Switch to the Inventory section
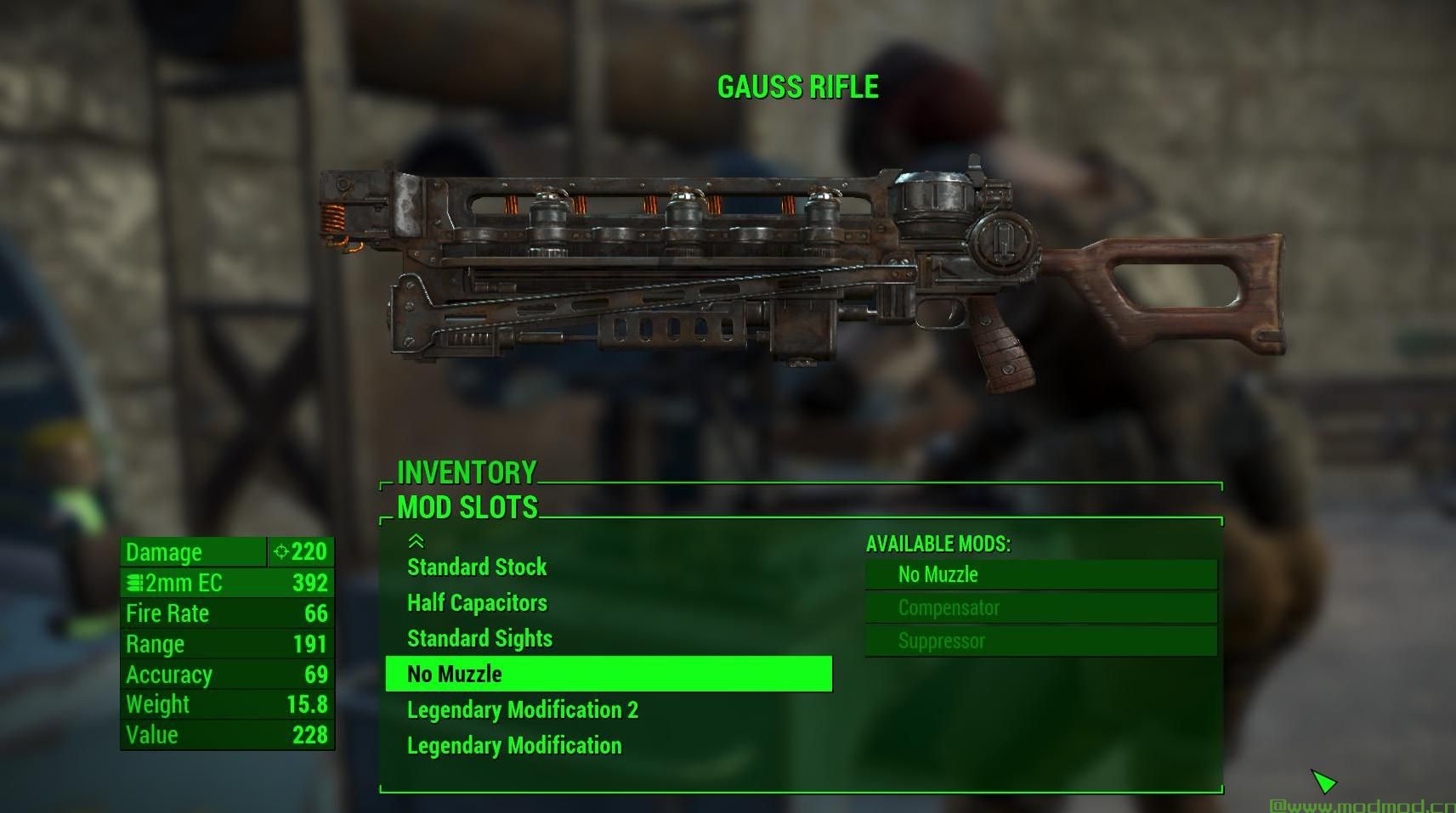Image resolution: width=1456 pixels, height=813 pixels. (467, 472)
